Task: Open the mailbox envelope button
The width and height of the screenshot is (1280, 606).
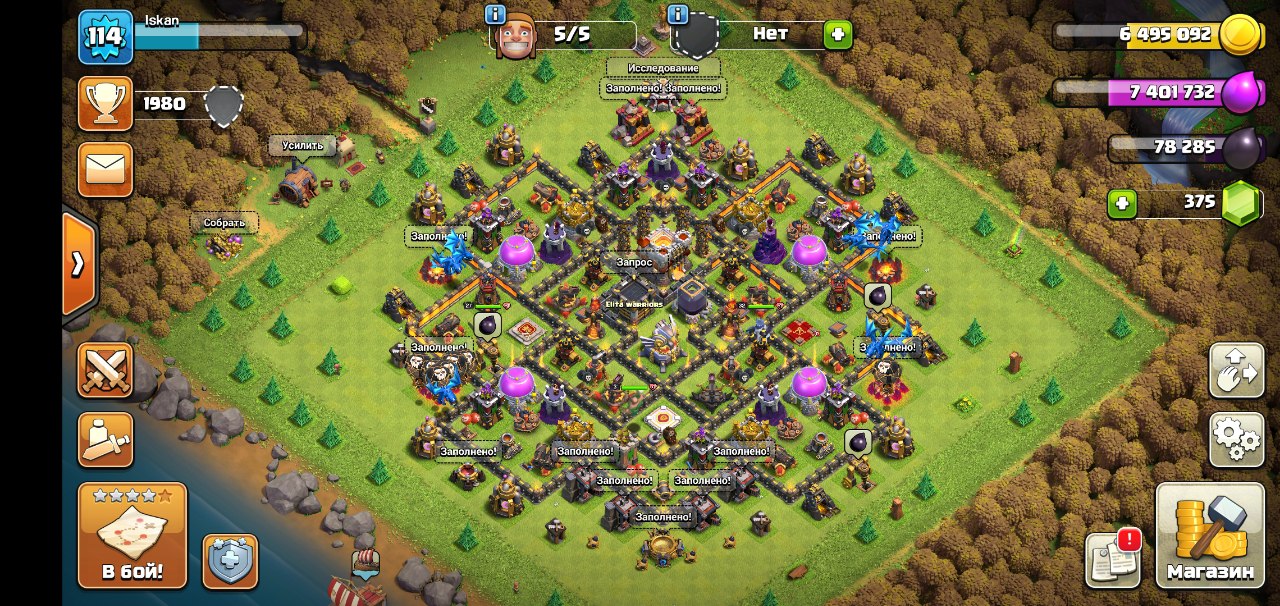Action: [x=105, y=169]
